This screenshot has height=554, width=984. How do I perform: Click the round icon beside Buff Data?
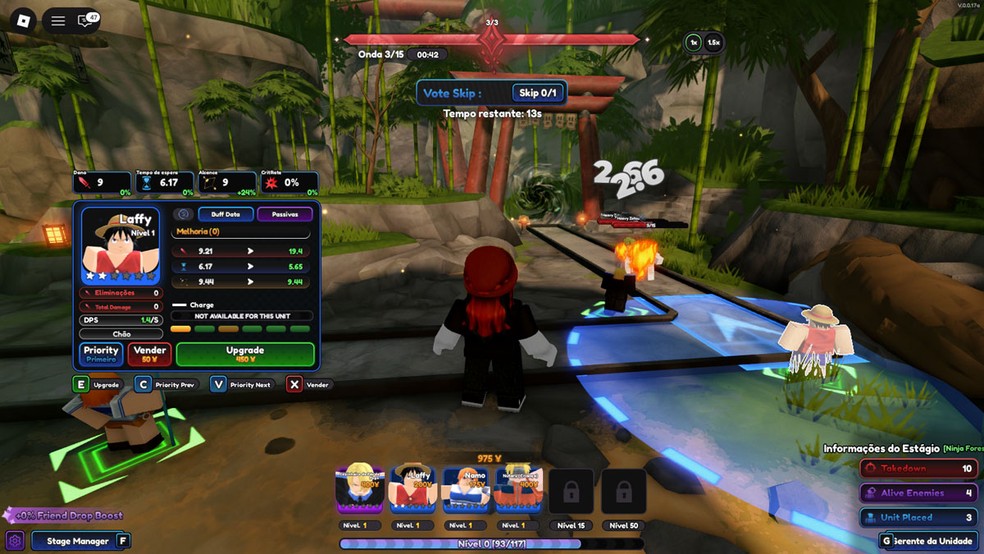click(183, 214)
